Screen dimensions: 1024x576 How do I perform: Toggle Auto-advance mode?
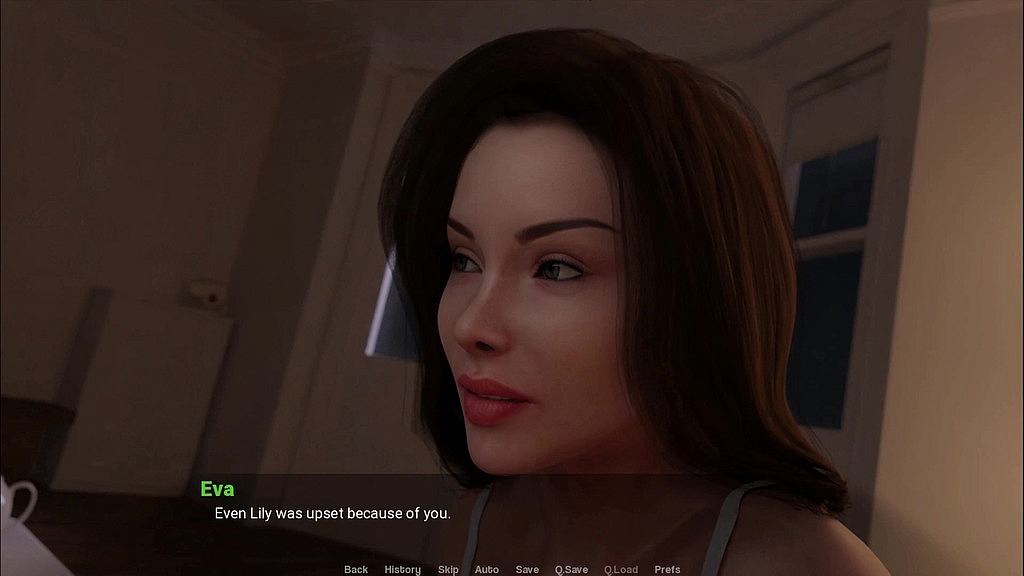(487, 569)
